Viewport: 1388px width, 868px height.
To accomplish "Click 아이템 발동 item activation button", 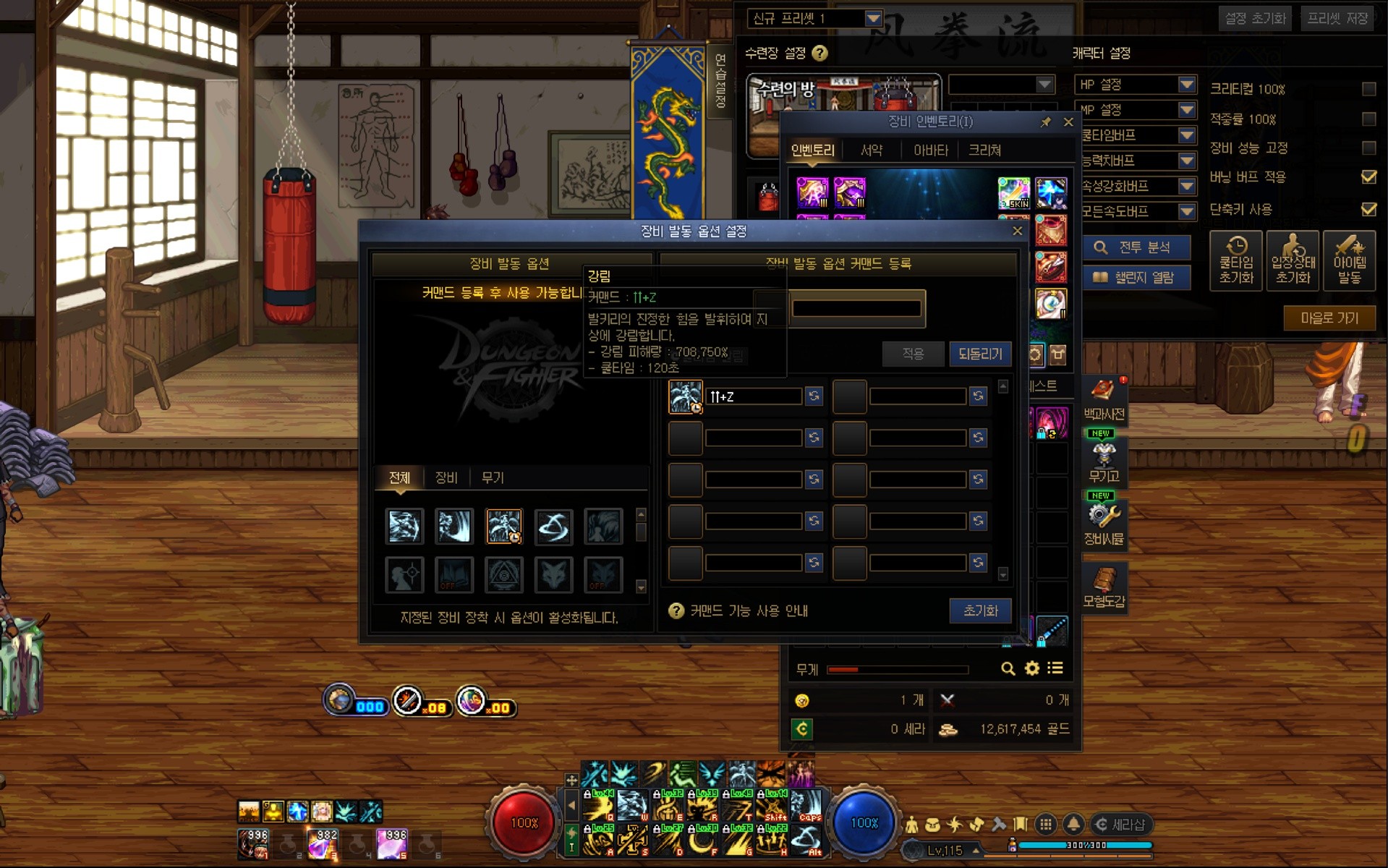I will tap(1349, 261).
